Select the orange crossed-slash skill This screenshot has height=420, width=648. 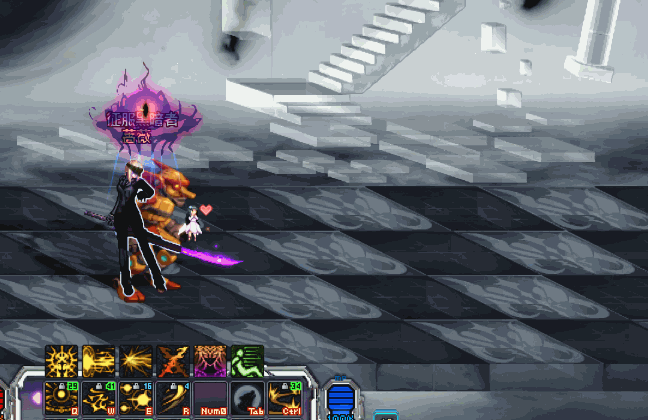[172, 361]
